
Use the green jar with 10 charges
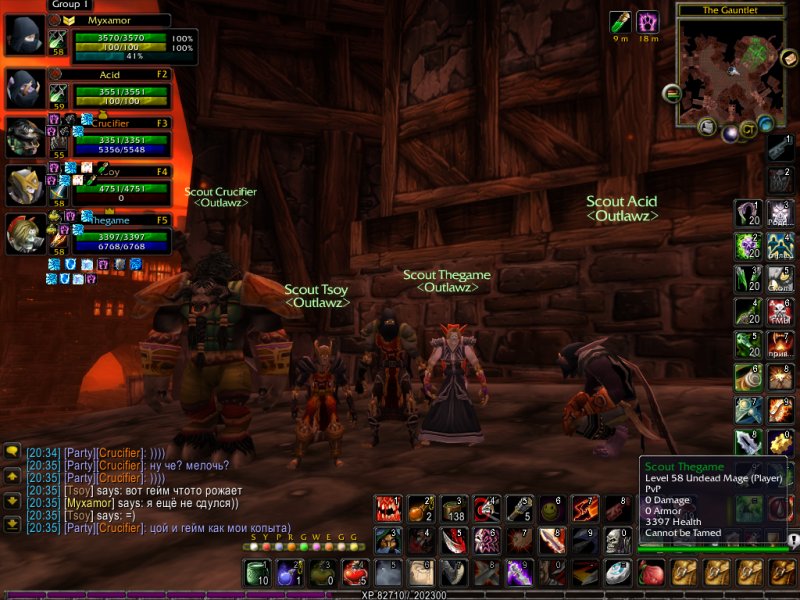click(x=258, y=573)
